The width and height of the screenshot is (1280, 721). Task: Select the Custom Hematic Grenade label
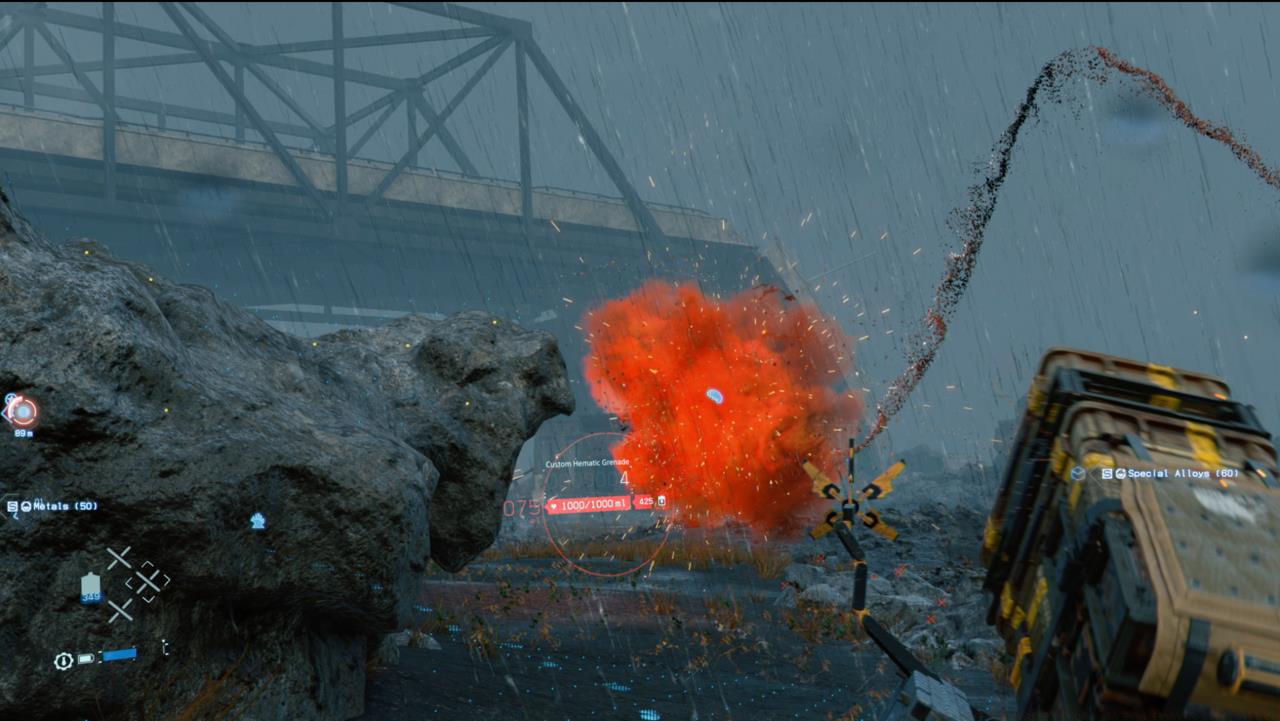point(588,463)
